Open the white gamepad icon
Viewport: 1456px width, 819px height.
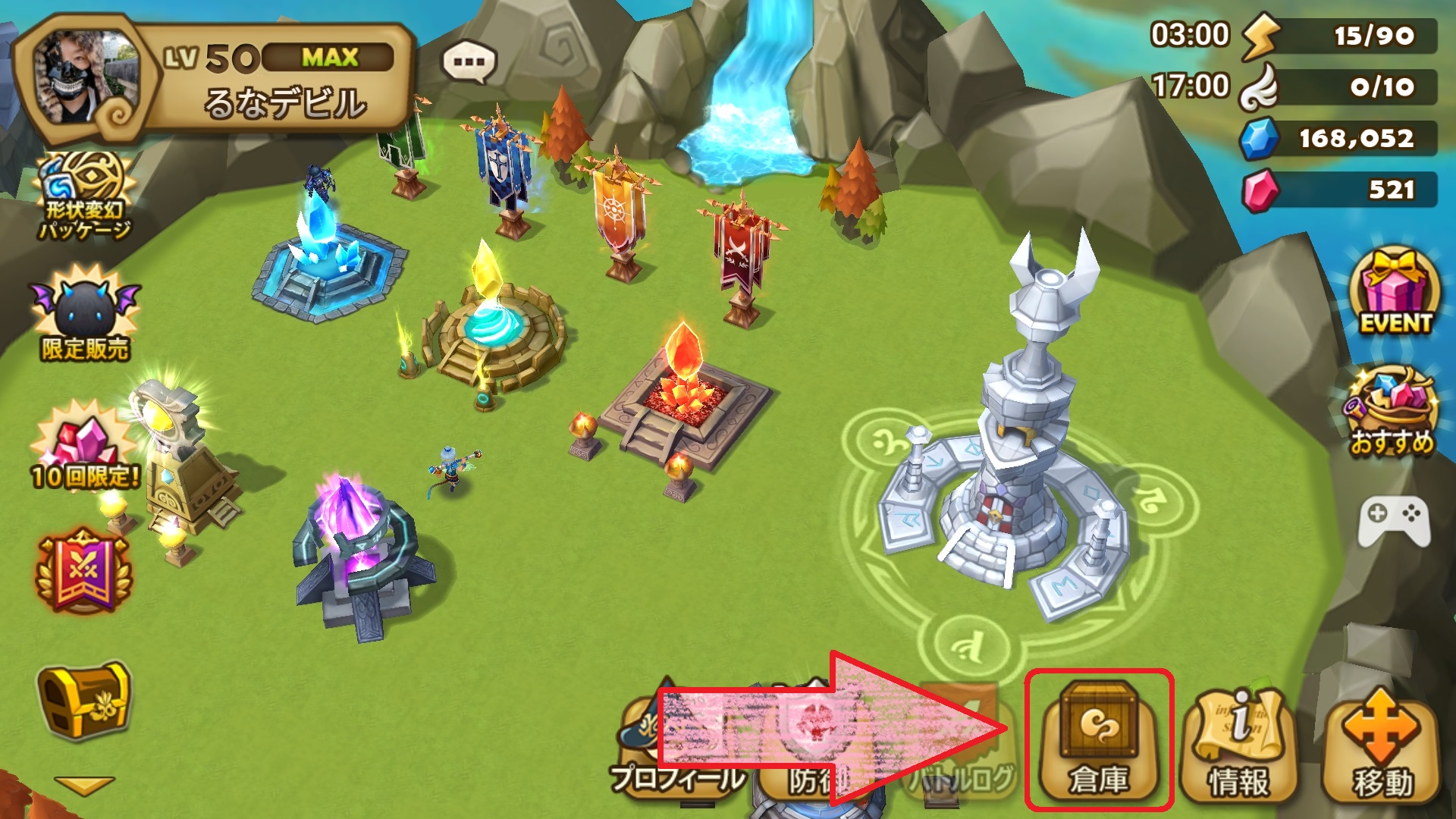tap(1394, 520)
